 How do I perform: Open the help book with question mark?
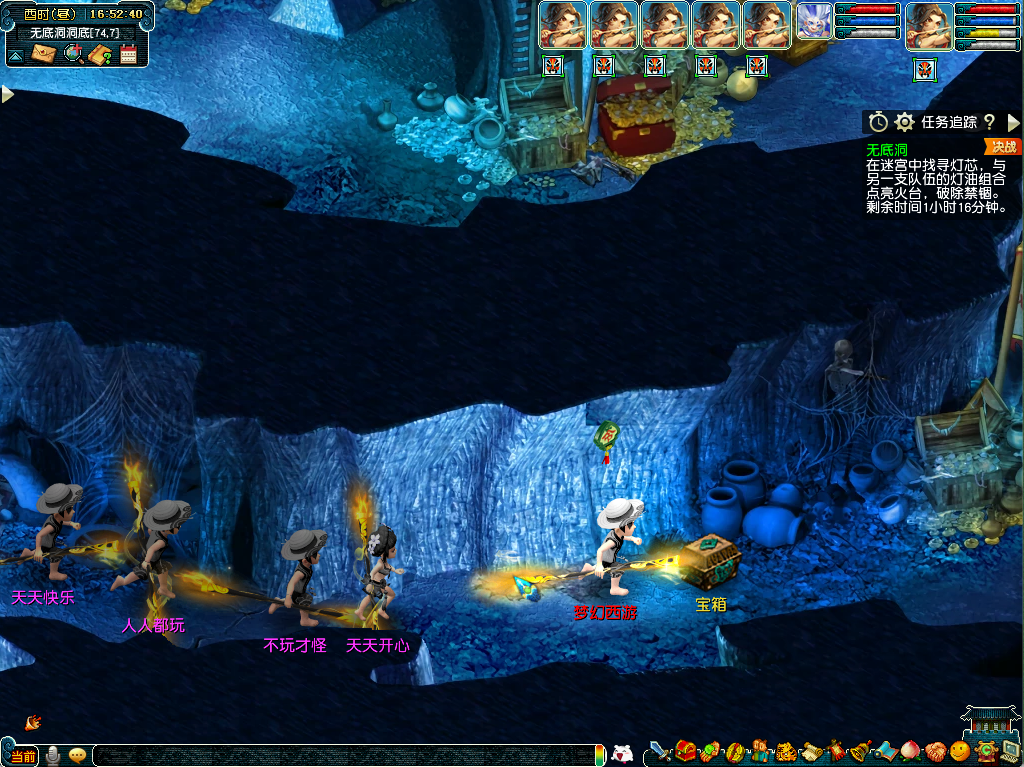[100, 54]
